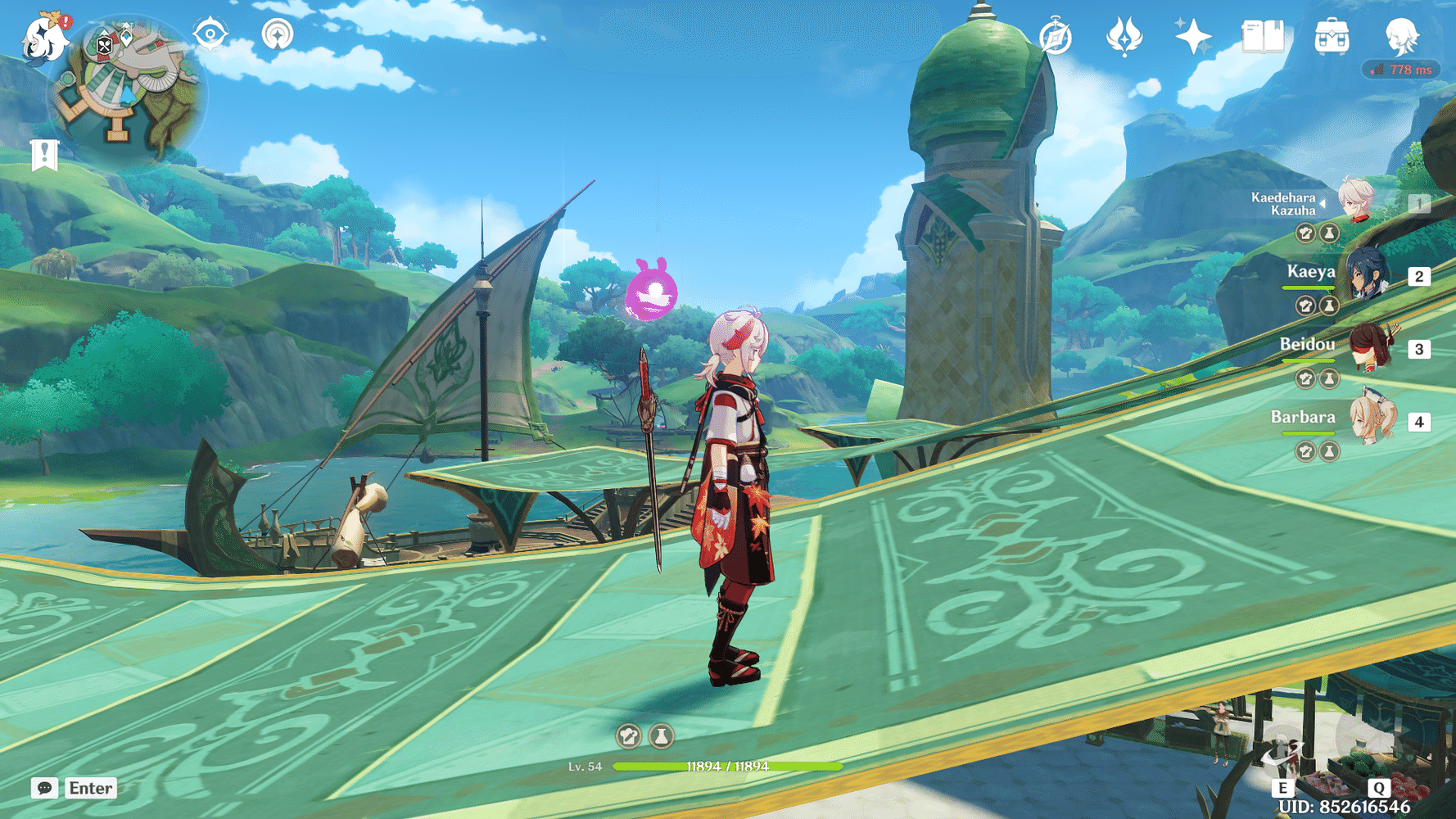Open Events using the compass icon
The height and width of the screenshot is (819, 1456).
click(x=1055, y=36)
